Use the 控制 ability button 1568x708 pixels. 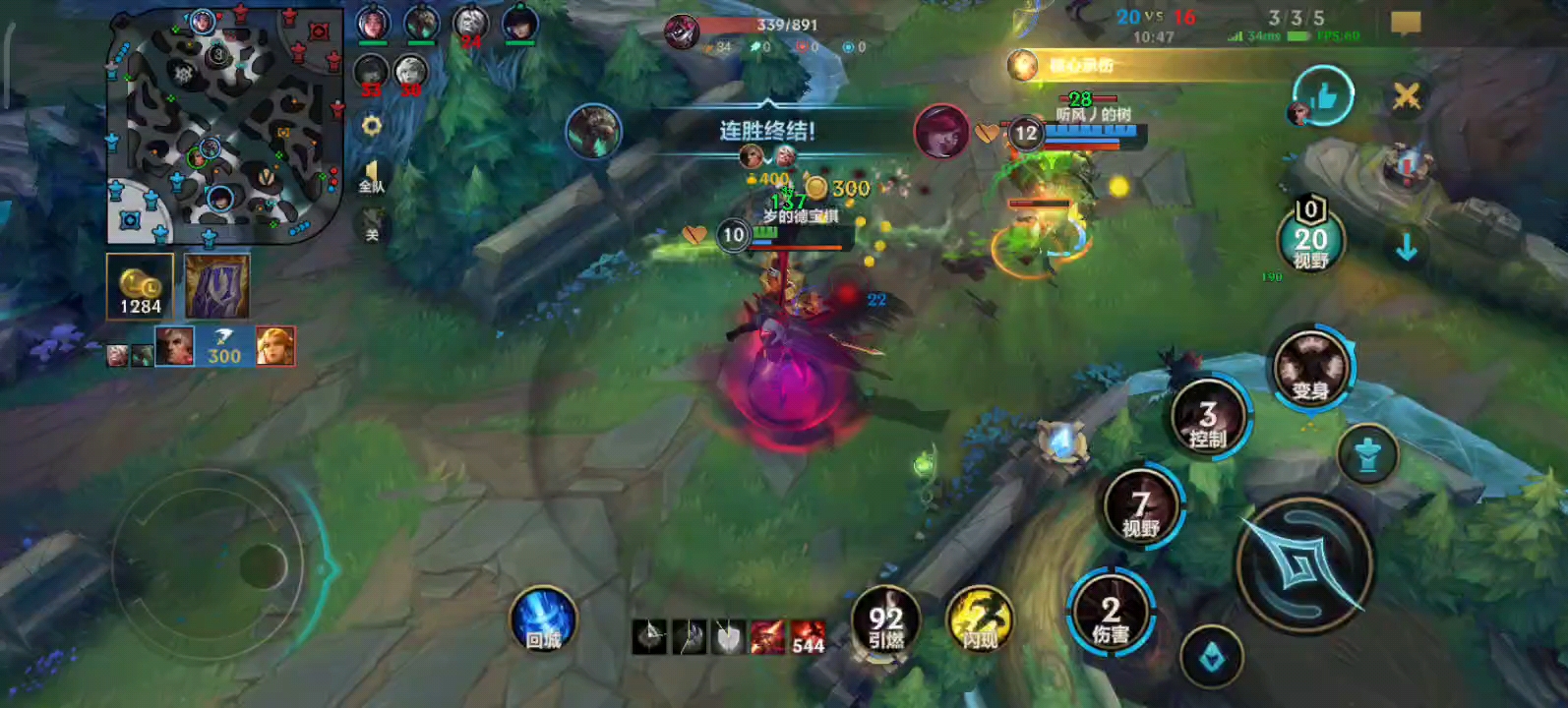pyautogui.click(x=1208, y=418)
